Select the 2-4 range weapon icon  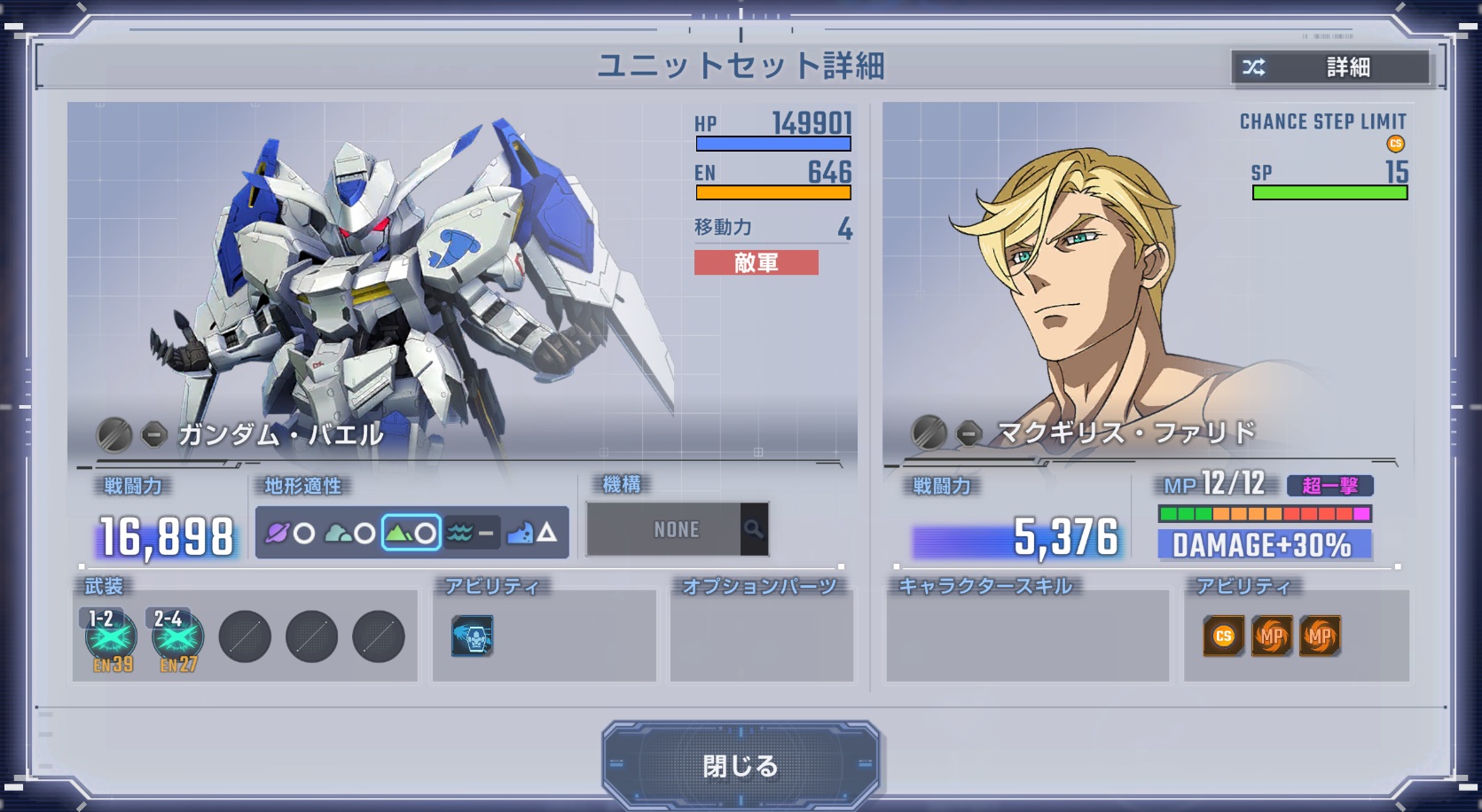(x=177, y=637)
